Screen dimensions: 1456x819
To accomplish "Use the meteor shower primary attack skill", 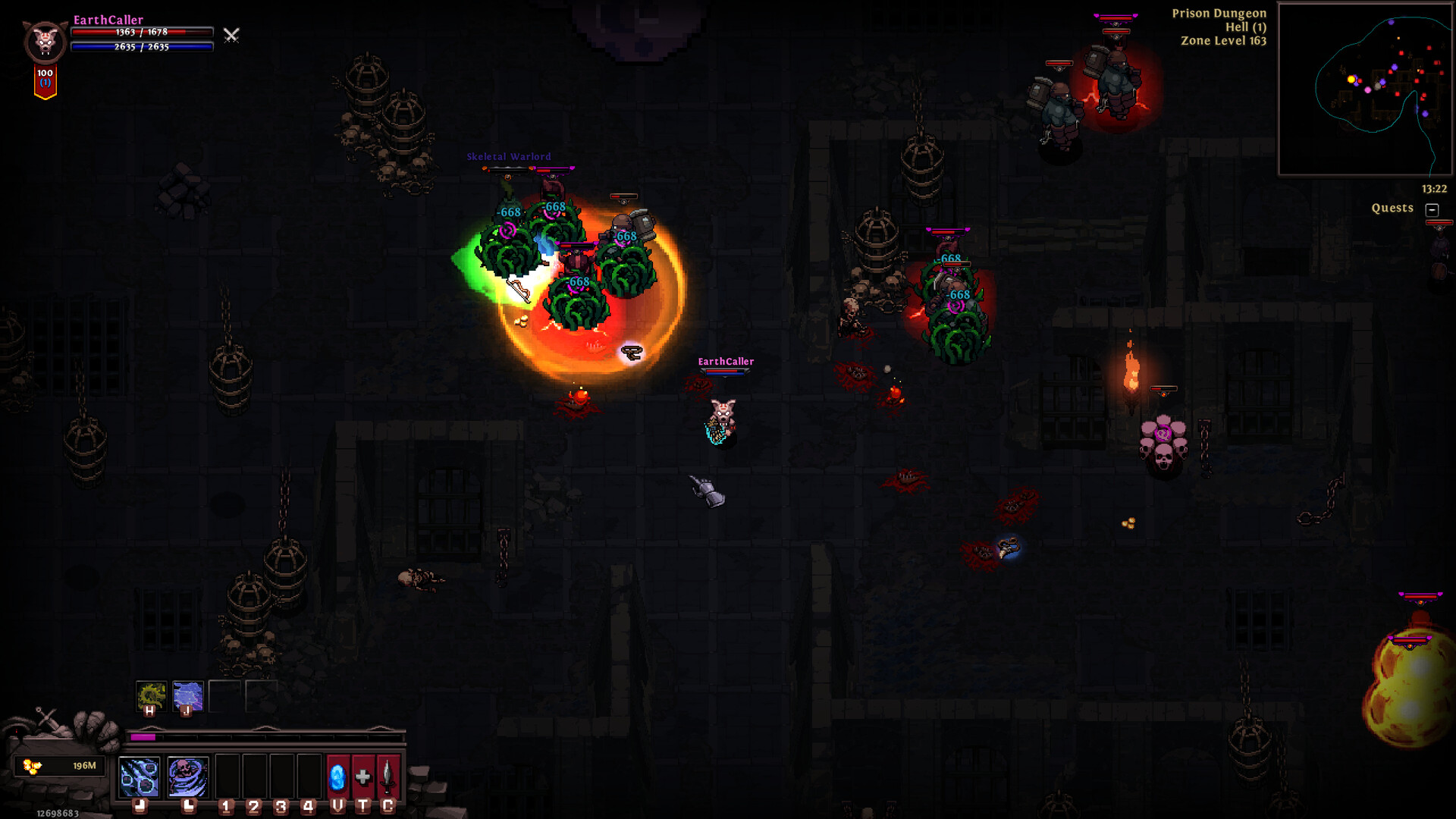I will 140,777.
